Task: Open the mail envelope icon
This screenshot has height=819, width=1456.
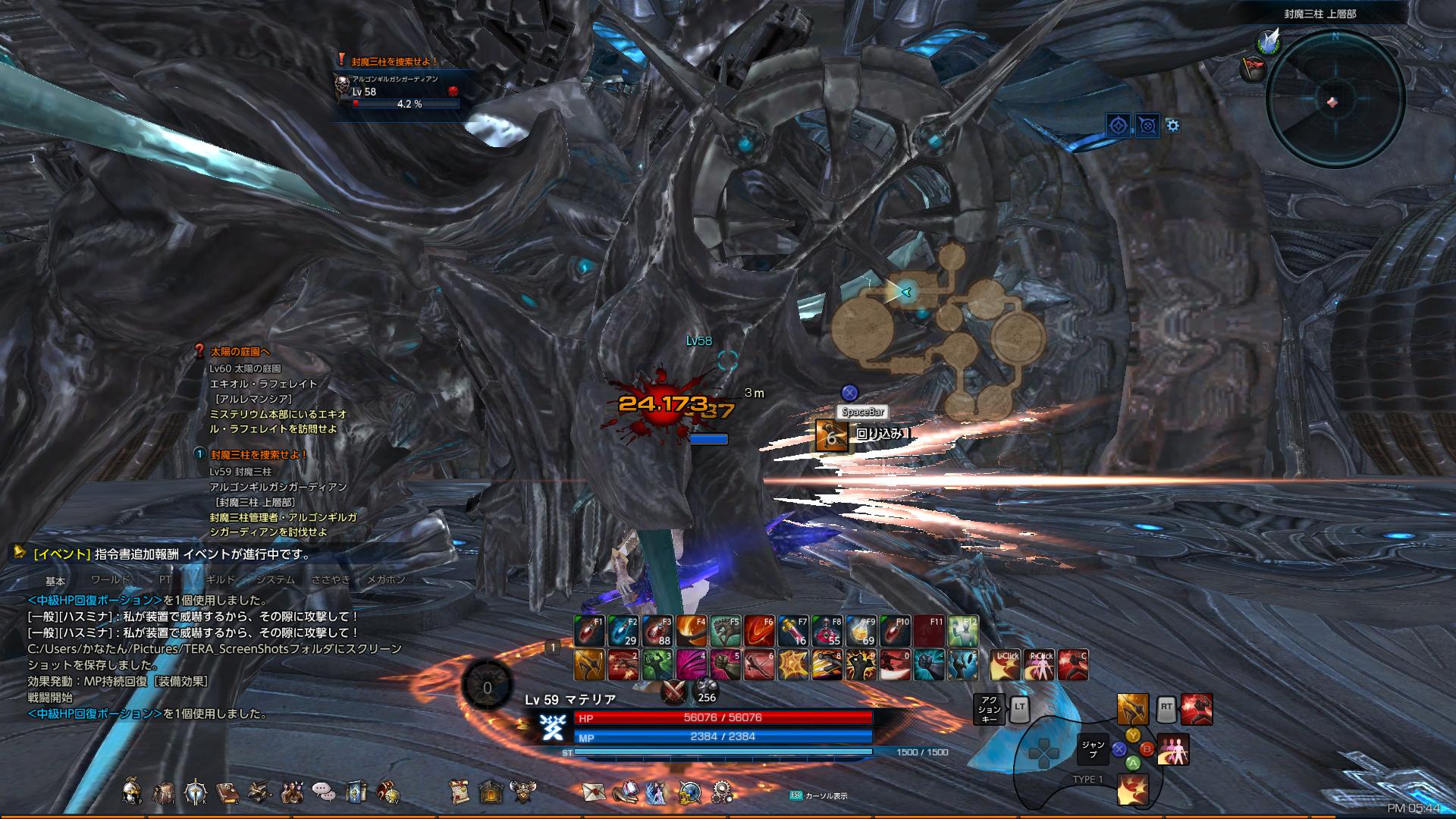Action: 594,792
